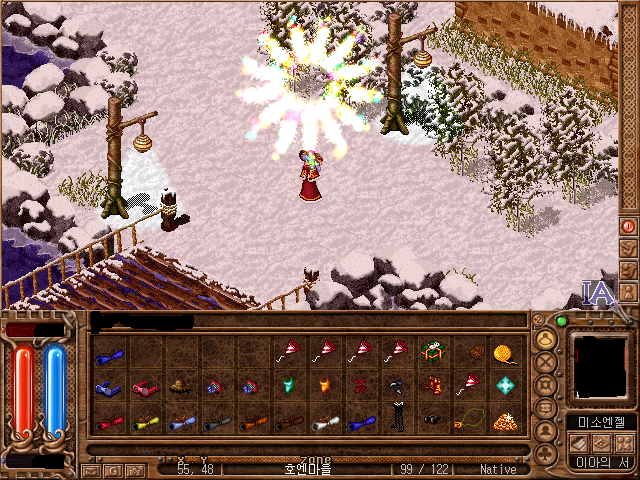Pick the cyan diamond gem item
The image size is (640, 480).
point(505,387)
